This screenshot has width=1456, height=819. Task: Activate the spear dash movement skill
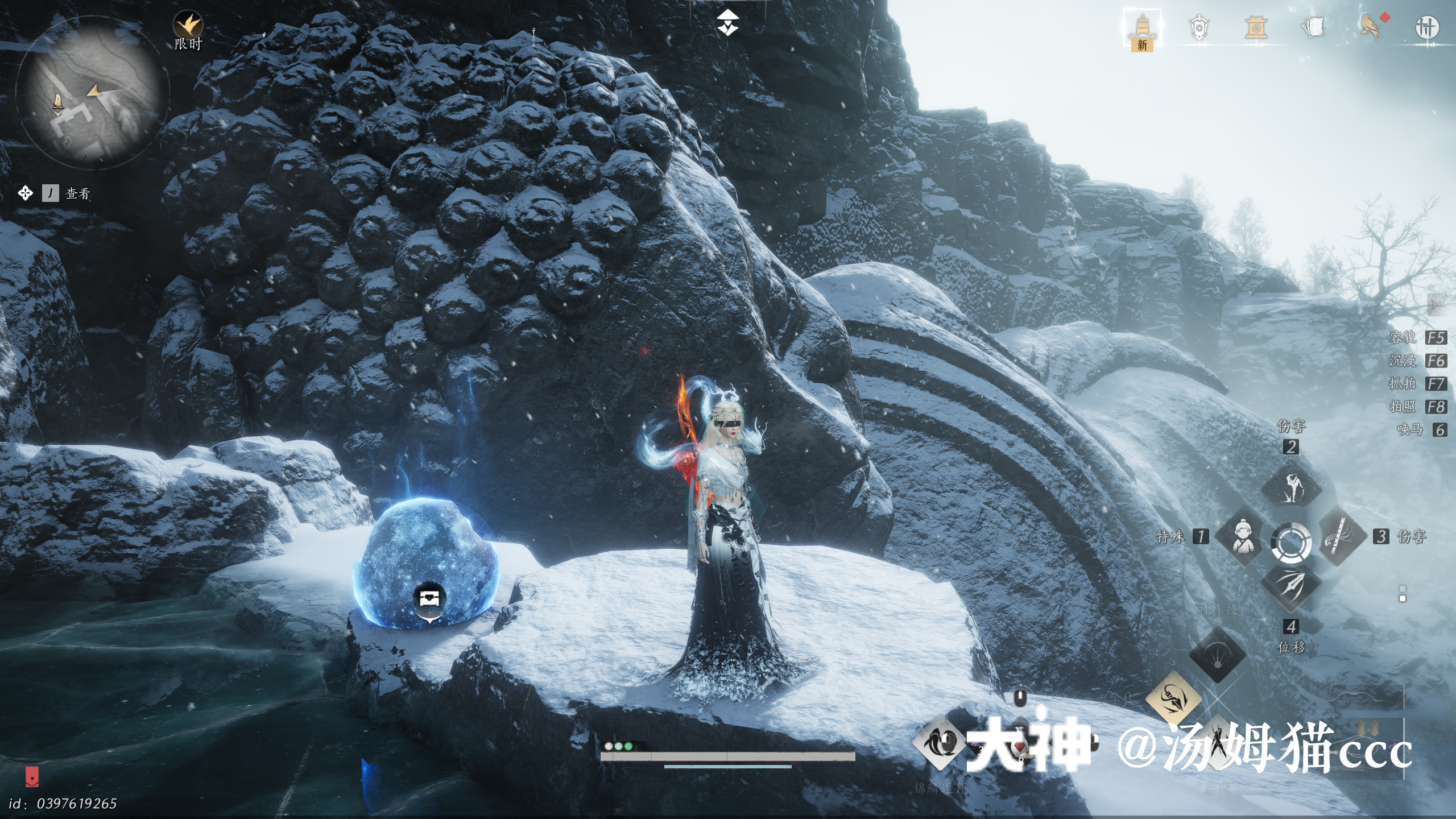point(1291,586)
